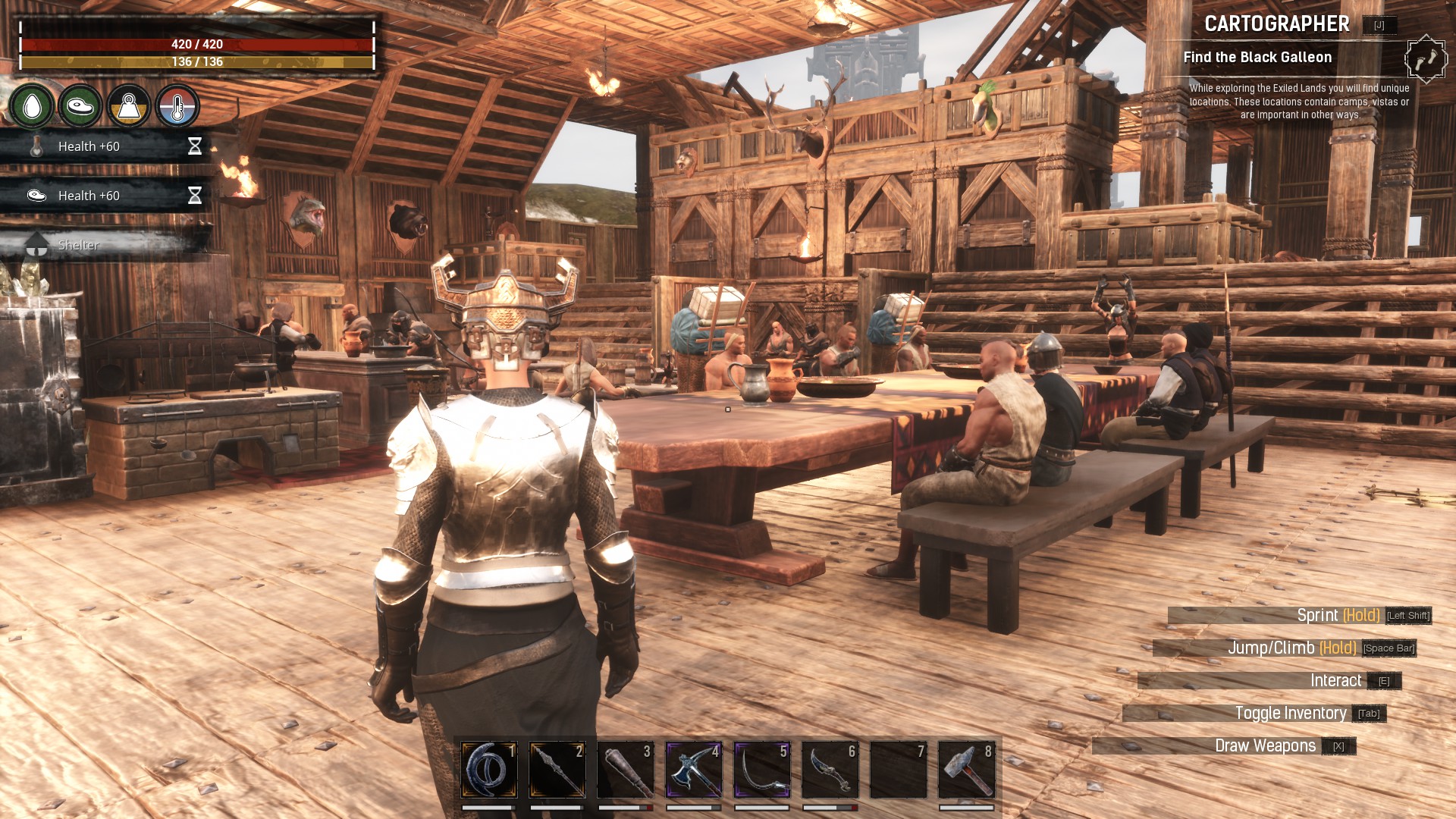
Task: Equip the hammer in hotbar slot 8
Action: 967,770
